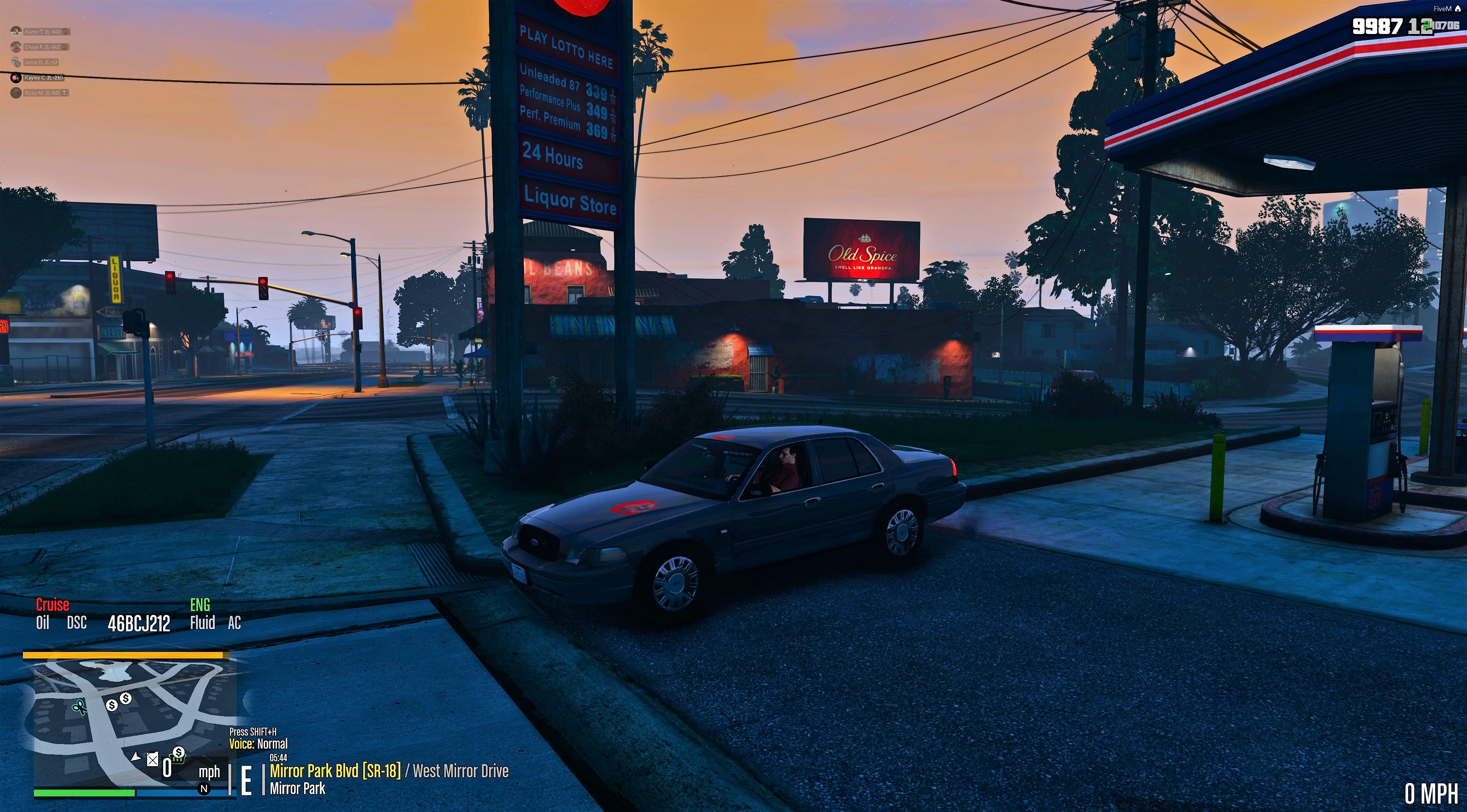Click the FiveM label in the corner

pos(1442,8)
